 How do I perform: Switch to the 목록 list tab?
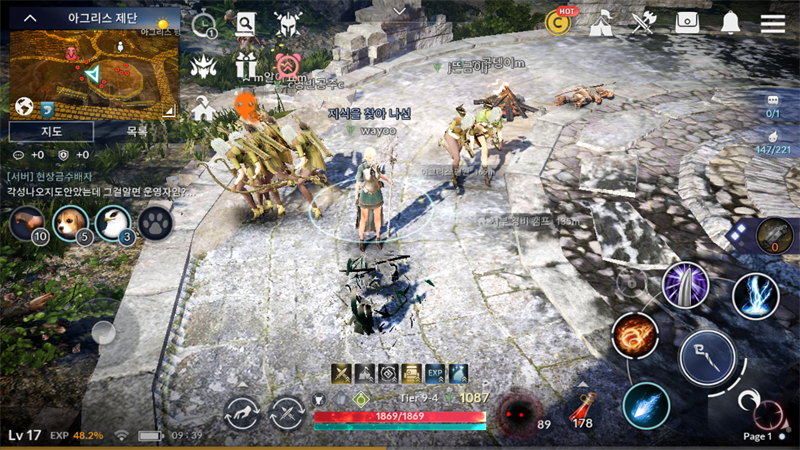tap(137, 131)
